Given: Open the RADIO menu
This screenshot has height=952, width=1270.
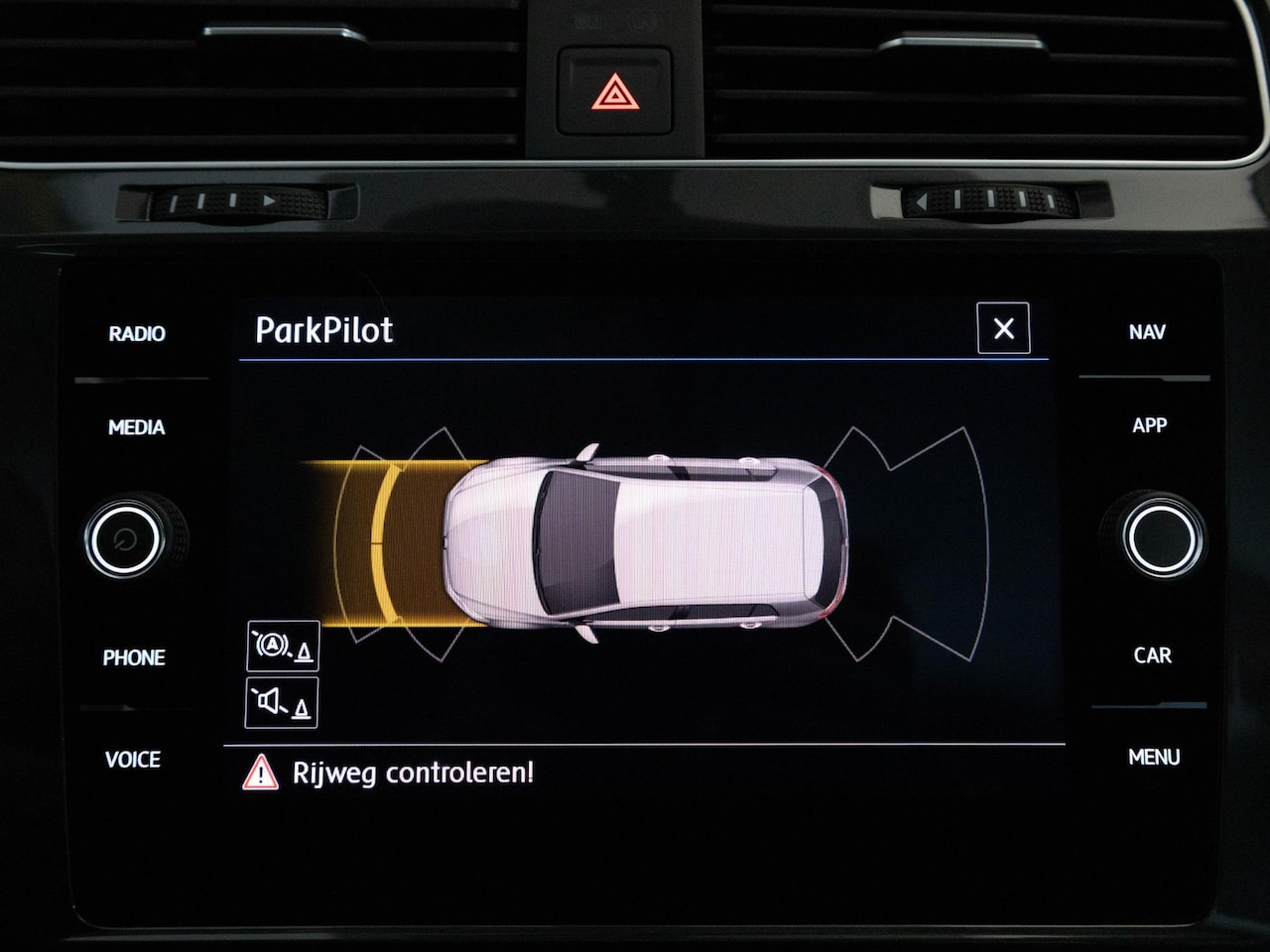Looking at the screenshot, I should (137, 334).
